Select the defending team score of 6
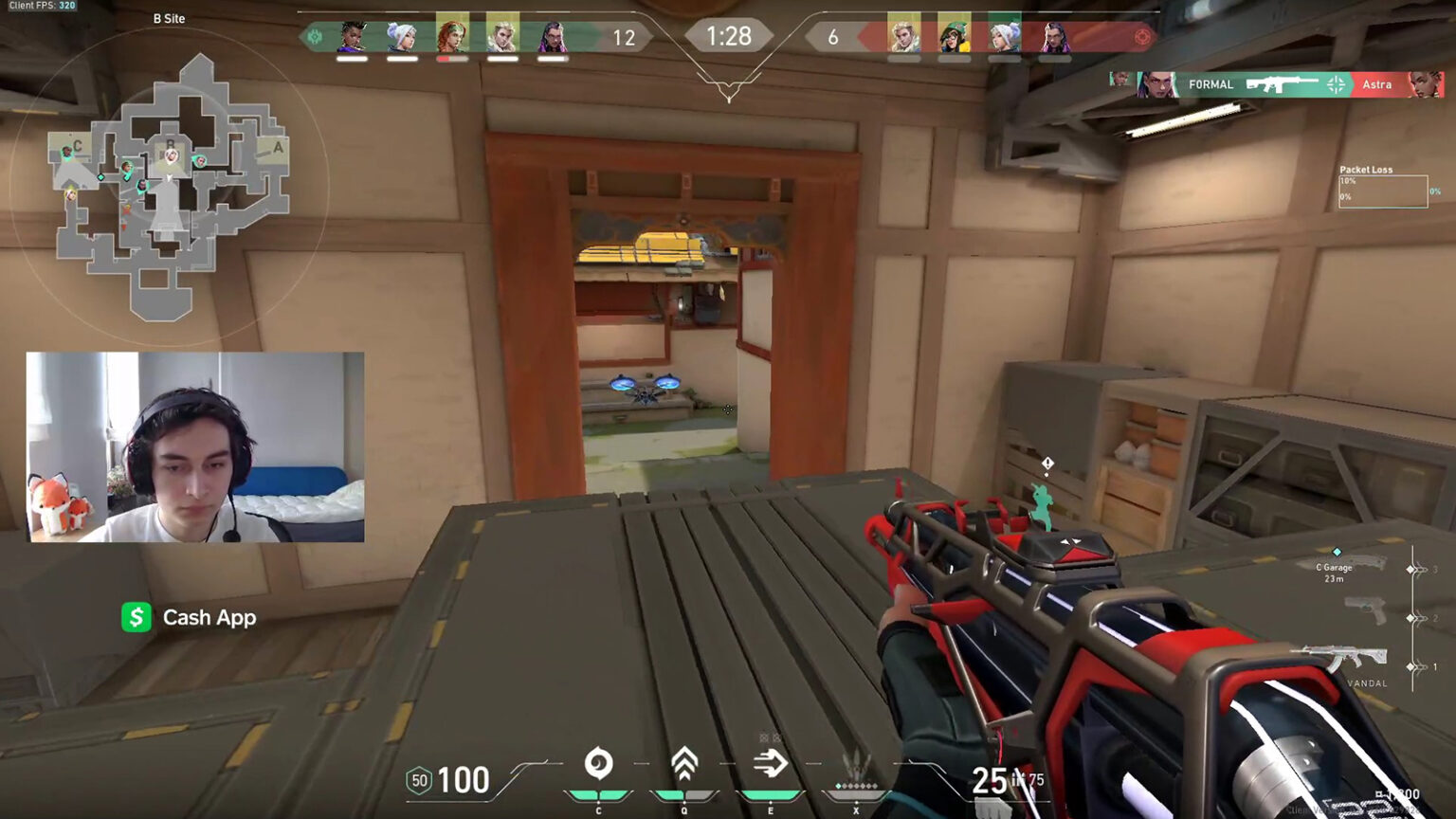The width and height of the screenshot is (1456, 819). tap(832, 38)
